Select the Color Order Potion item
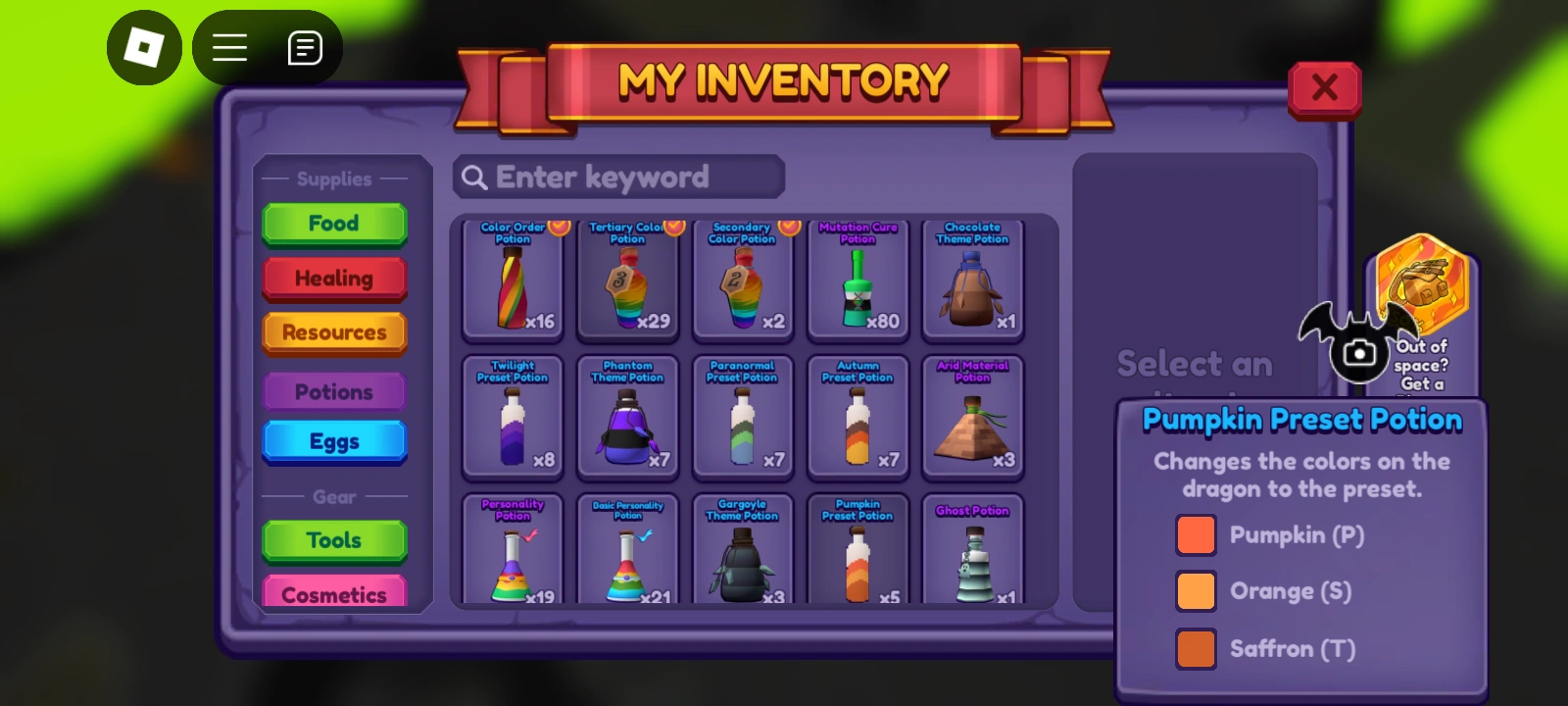The image size is (1568, 706). click(x=513, y=281)
